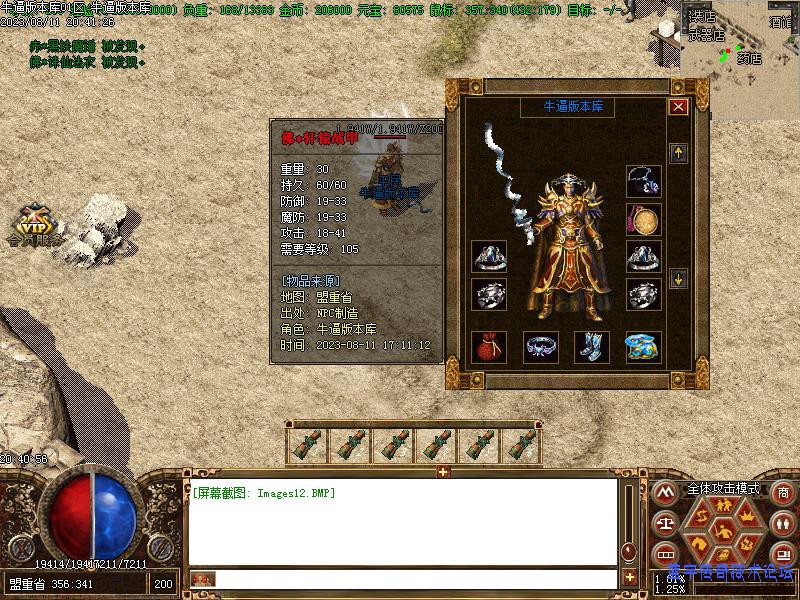This screenshot has height=600, width=800.
Task: Select the center swordsman hexagon icon
Action: coord(722,530)
